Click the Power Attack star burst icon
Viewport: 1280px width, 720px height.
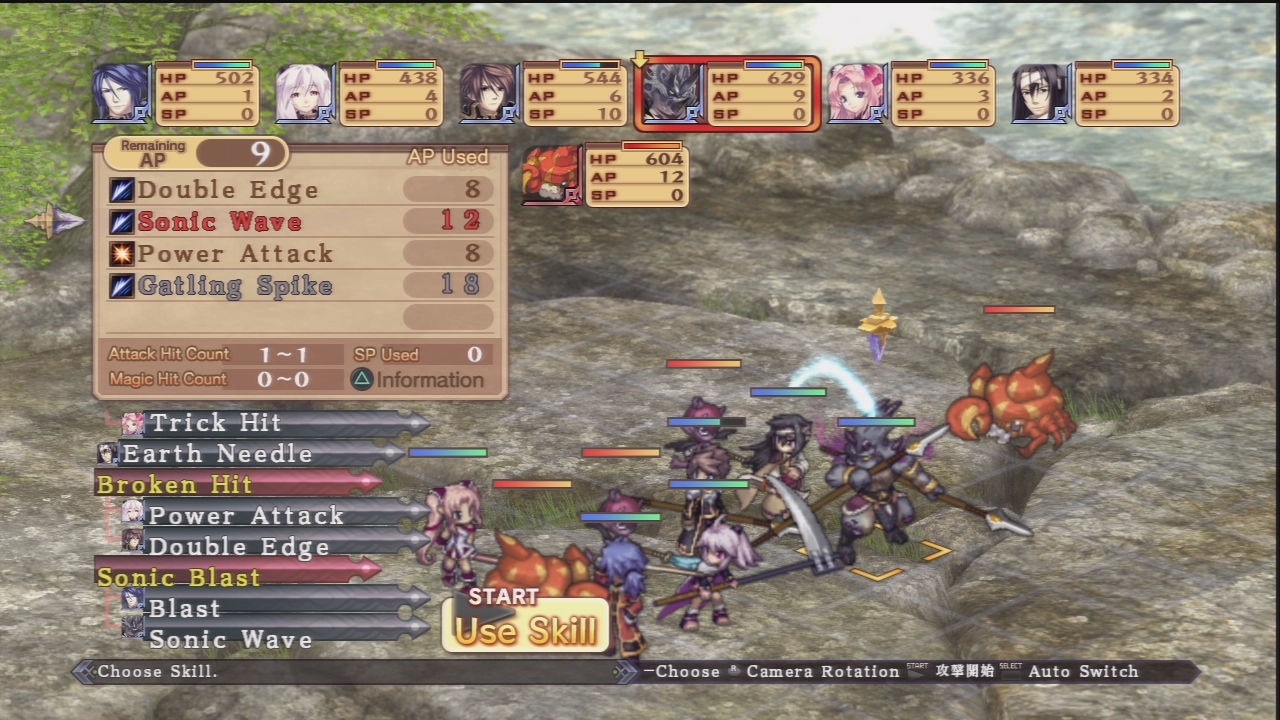click(x=119, y=253)
